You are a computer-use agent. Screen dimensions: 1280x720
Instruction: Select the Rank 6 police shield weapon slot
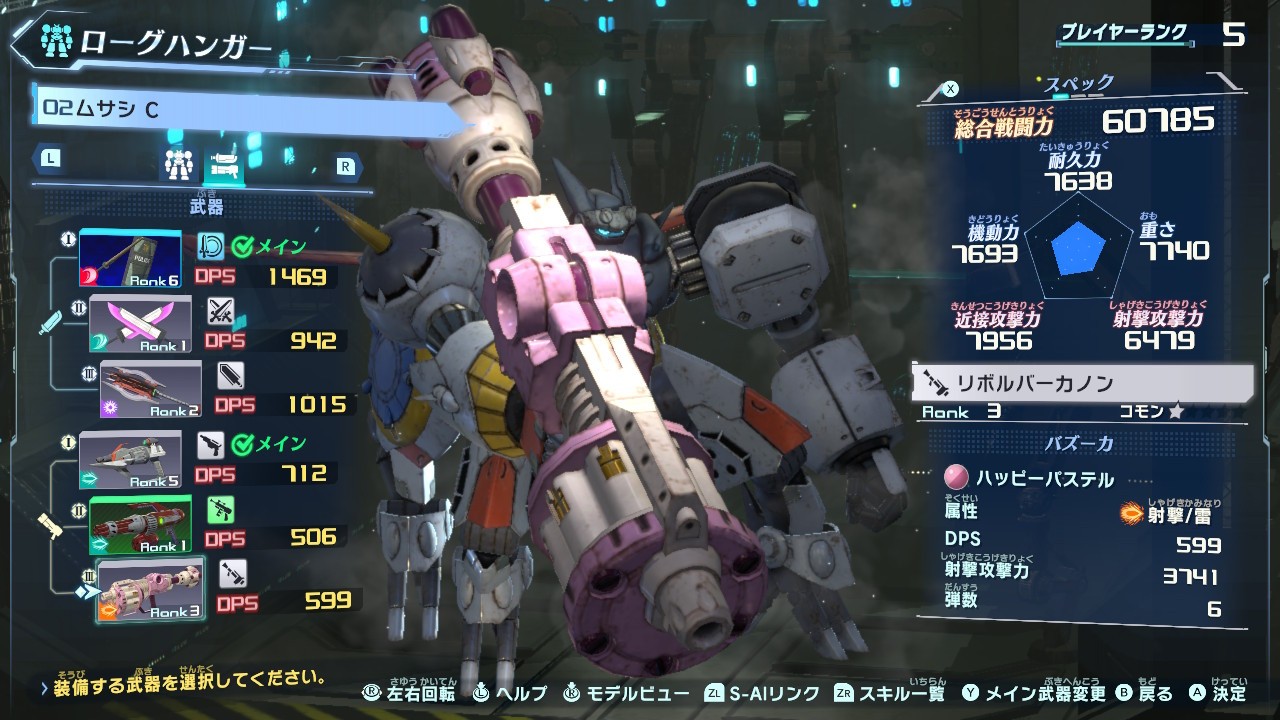tap(131, 259)
